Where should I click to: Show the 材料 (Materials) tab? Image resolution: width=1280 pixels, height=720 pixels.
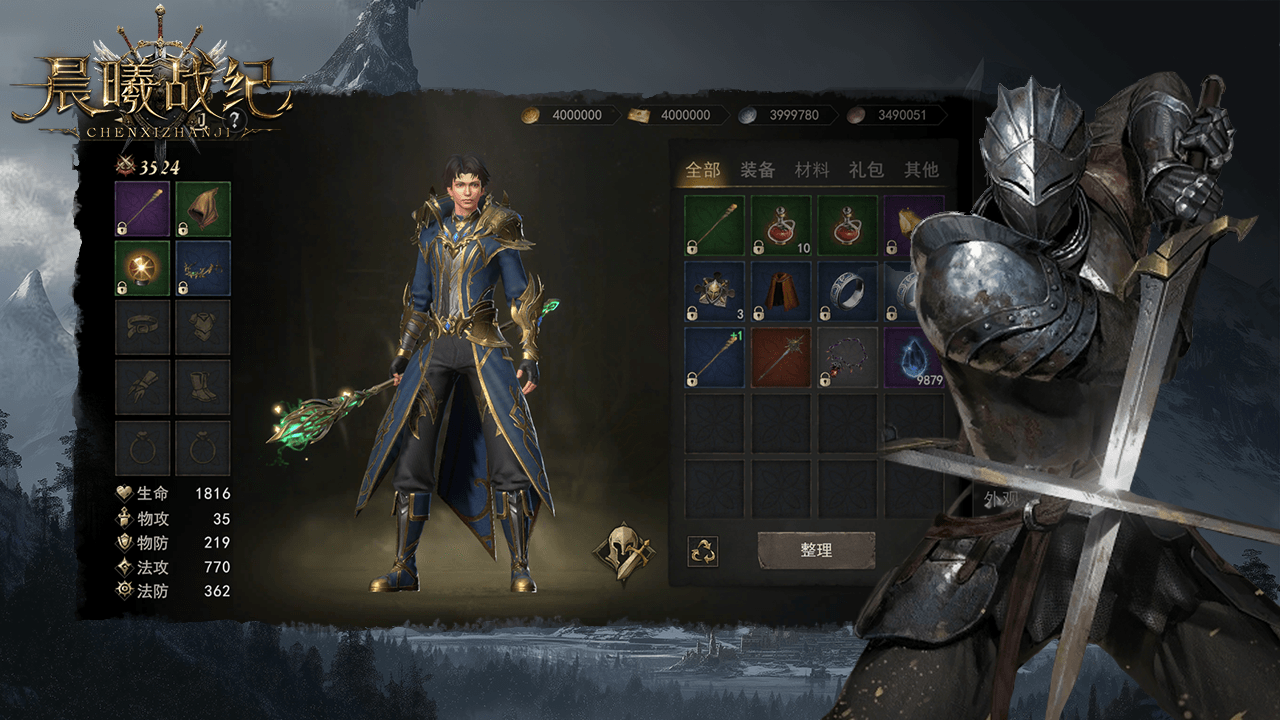pyautogui.click(x=812, y=170)
